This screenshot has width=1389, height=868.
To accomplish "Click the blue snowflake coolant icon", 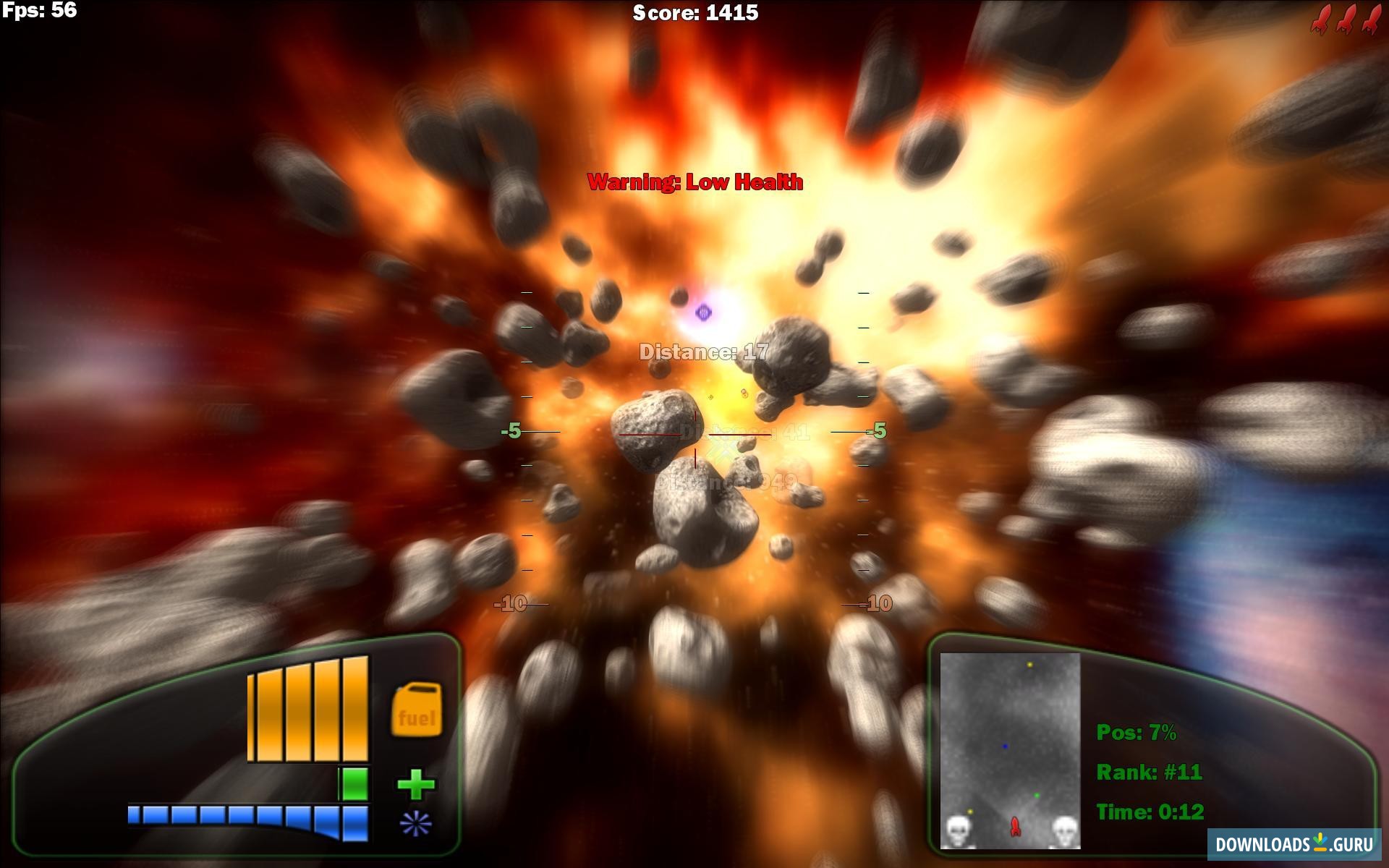I will (x=416, y=824).
